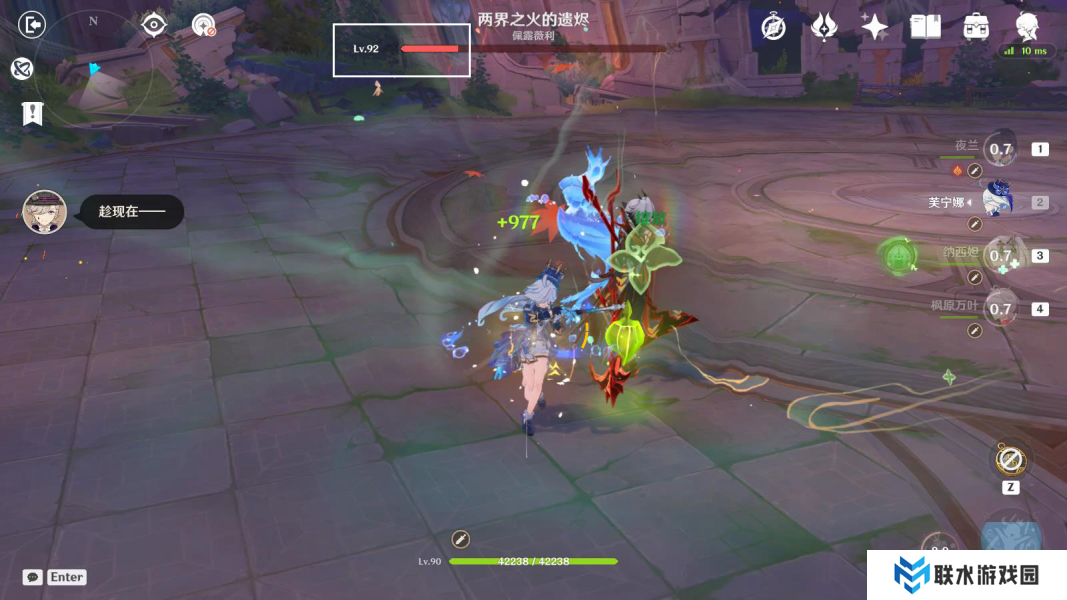Open the quest banner with exclamation mark
This screenshot has width=1067, height=600.
click(32, 113)
